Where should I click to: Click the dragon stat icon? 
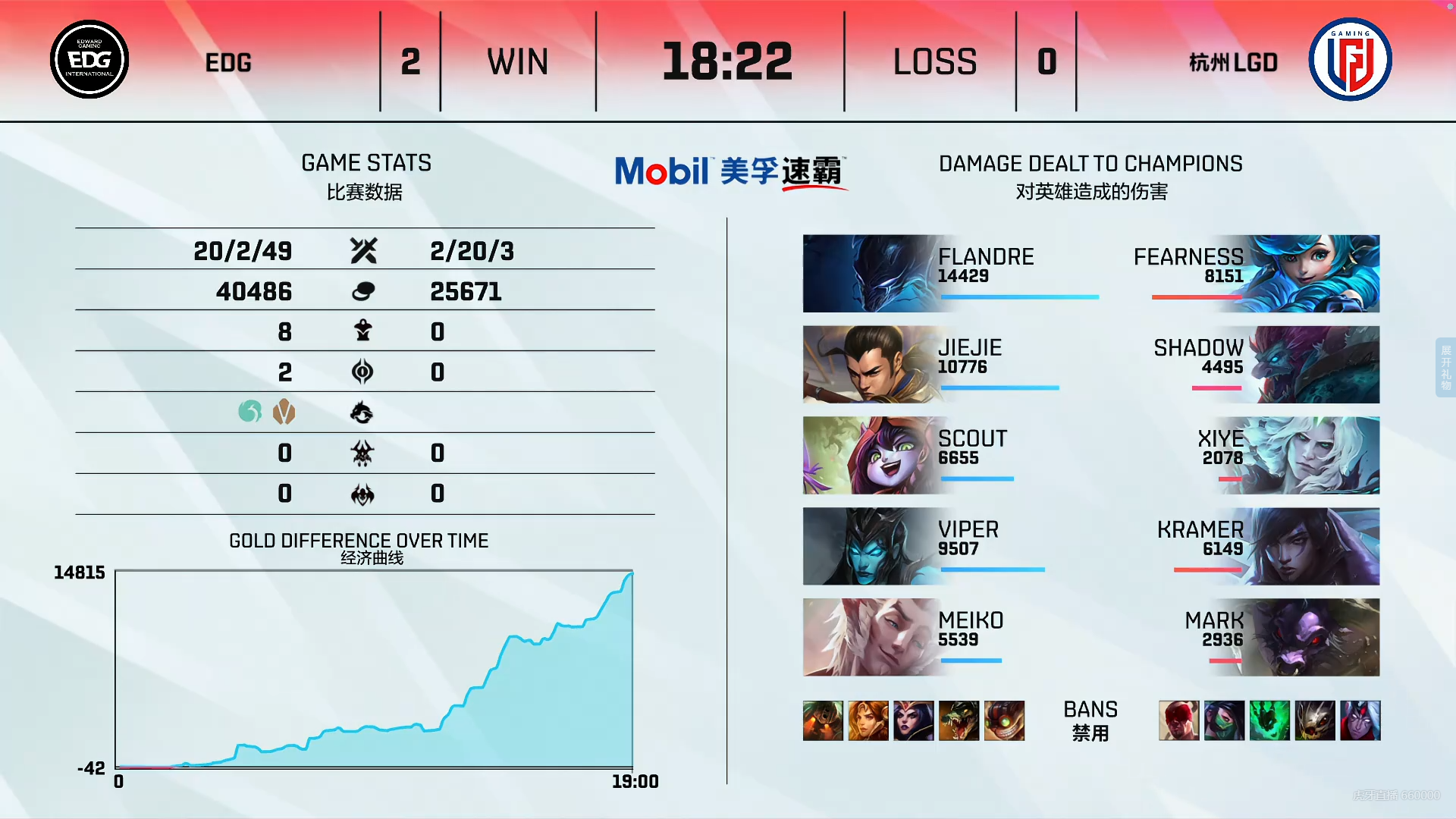(x=362, y=413)
